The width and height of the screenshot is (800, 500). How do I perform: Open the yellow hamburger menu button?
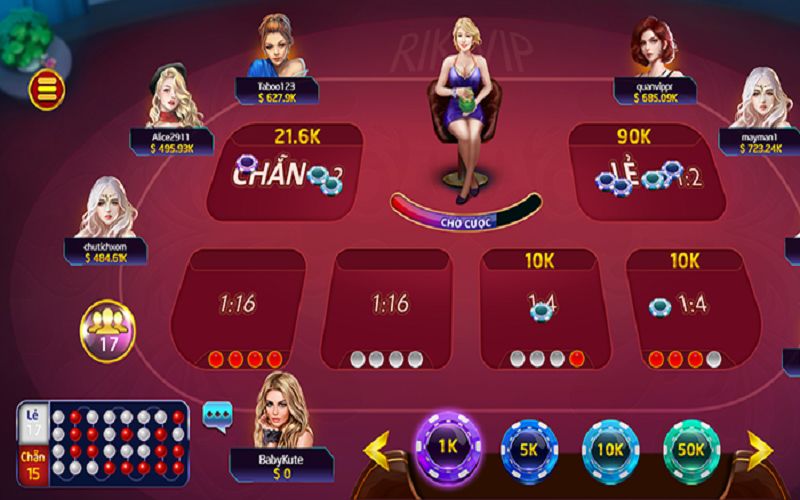point(46,89)
